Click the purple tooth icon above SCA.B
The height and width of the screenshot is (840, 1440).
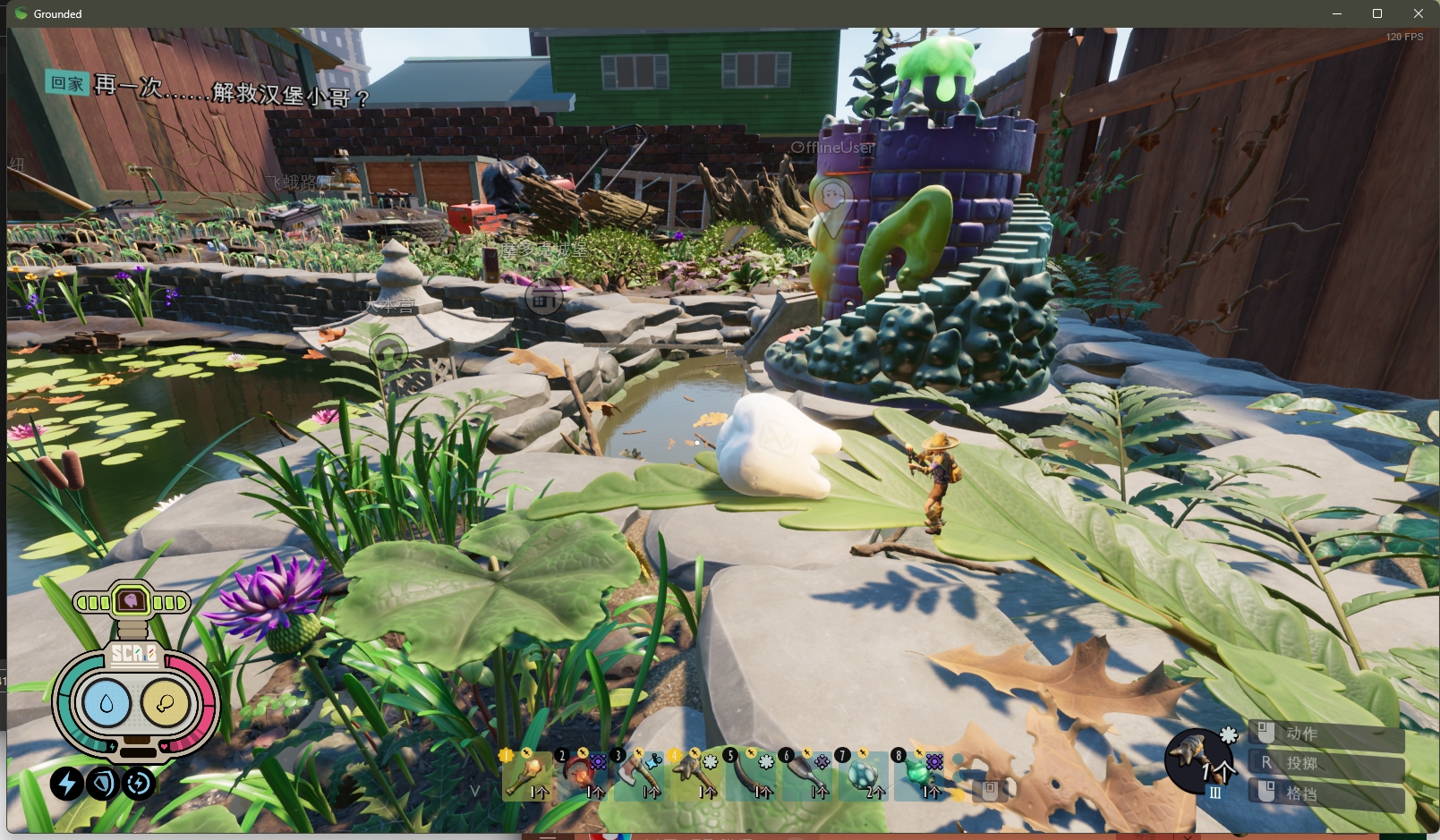(x=132, y=601)
